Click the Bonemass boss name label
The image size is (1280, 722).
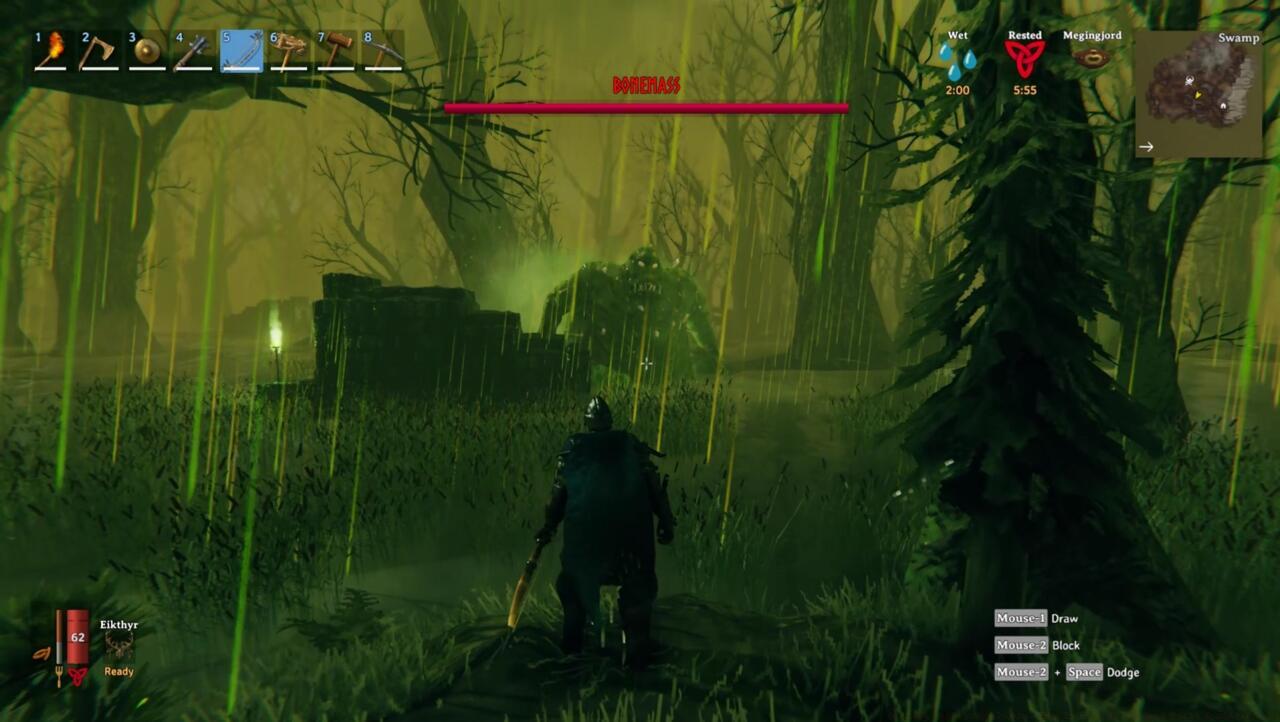644,86
